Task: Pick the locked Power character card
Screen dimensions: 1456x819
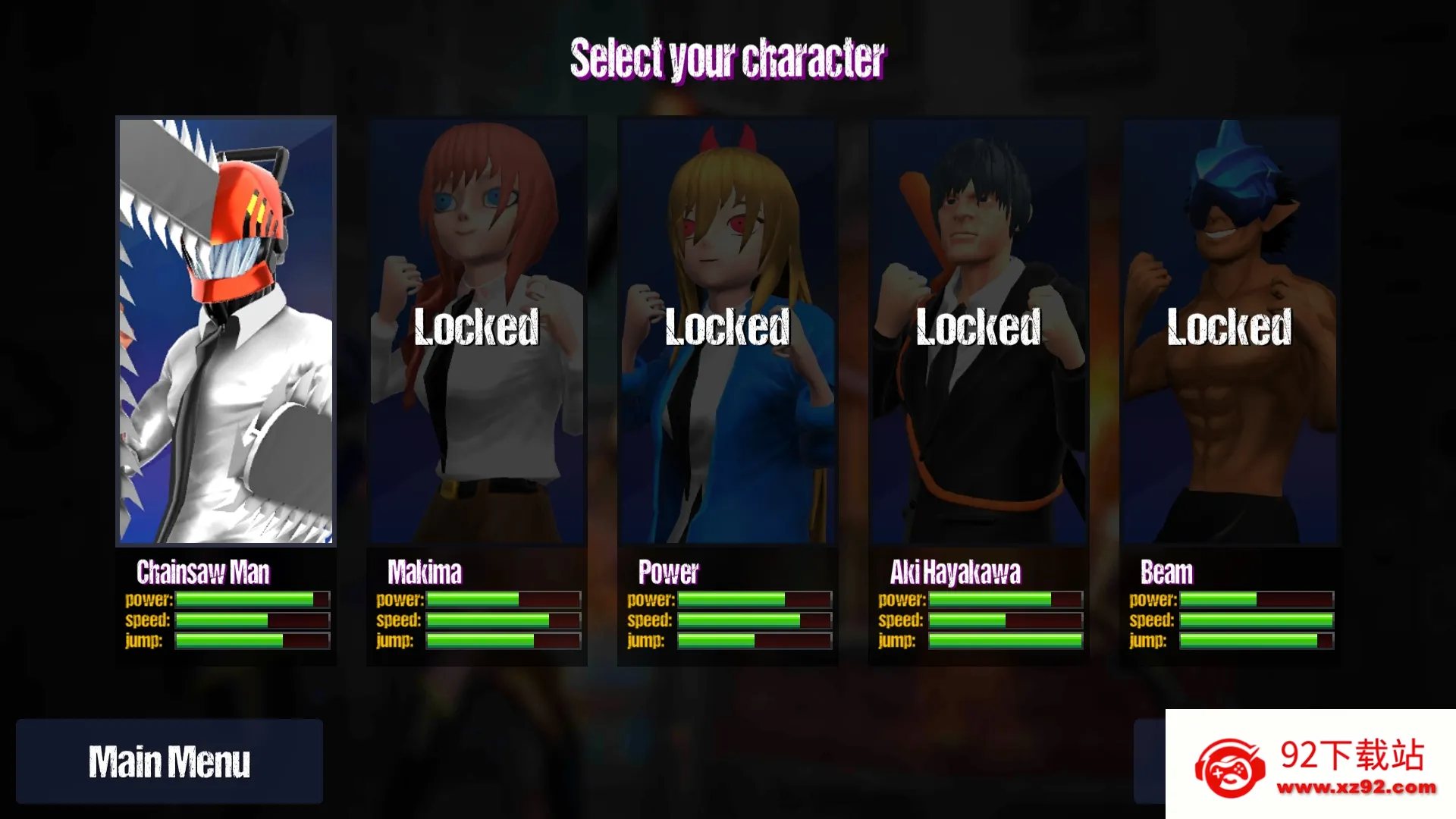Action: point(727,331)
